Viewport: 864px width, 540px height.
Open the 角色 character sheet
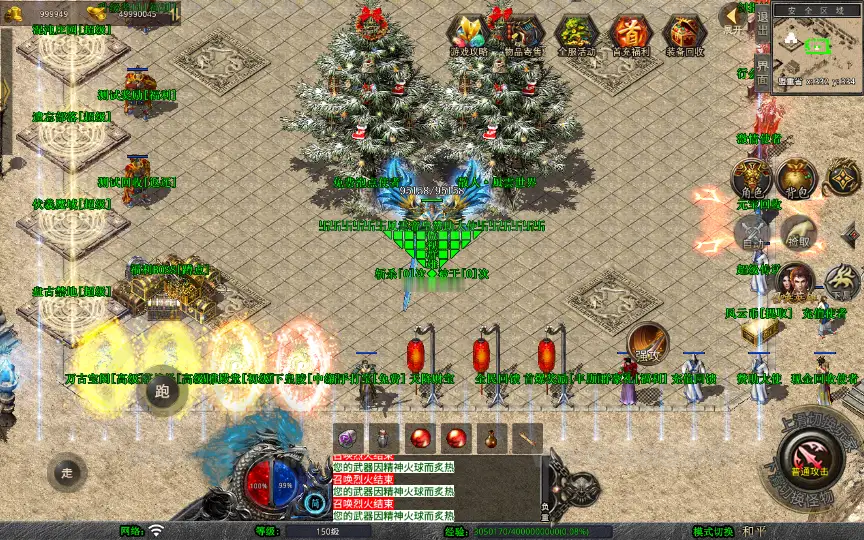(x=751, y=177)
